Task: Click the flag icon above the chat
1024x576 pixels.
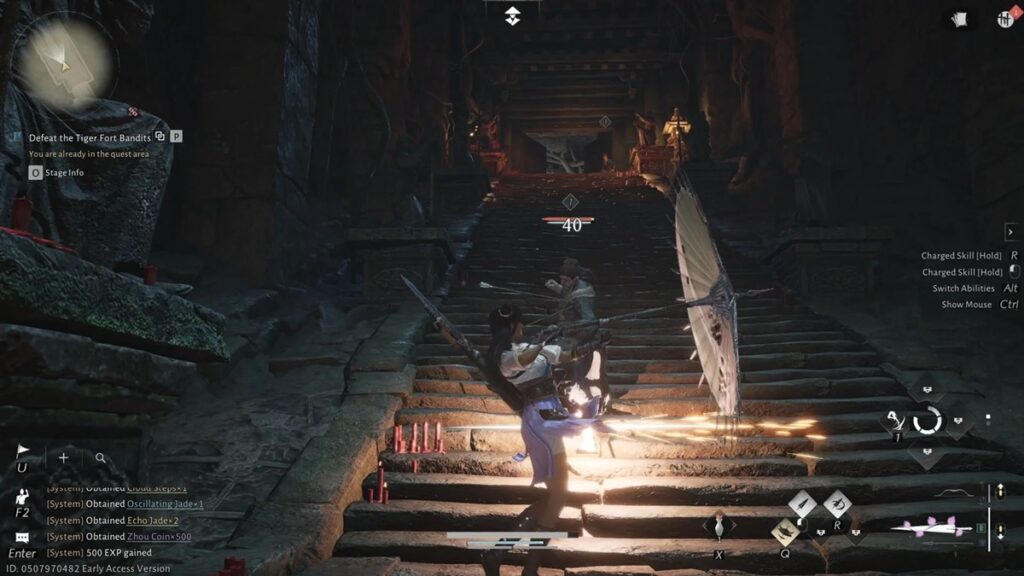Action: (22, 452)
